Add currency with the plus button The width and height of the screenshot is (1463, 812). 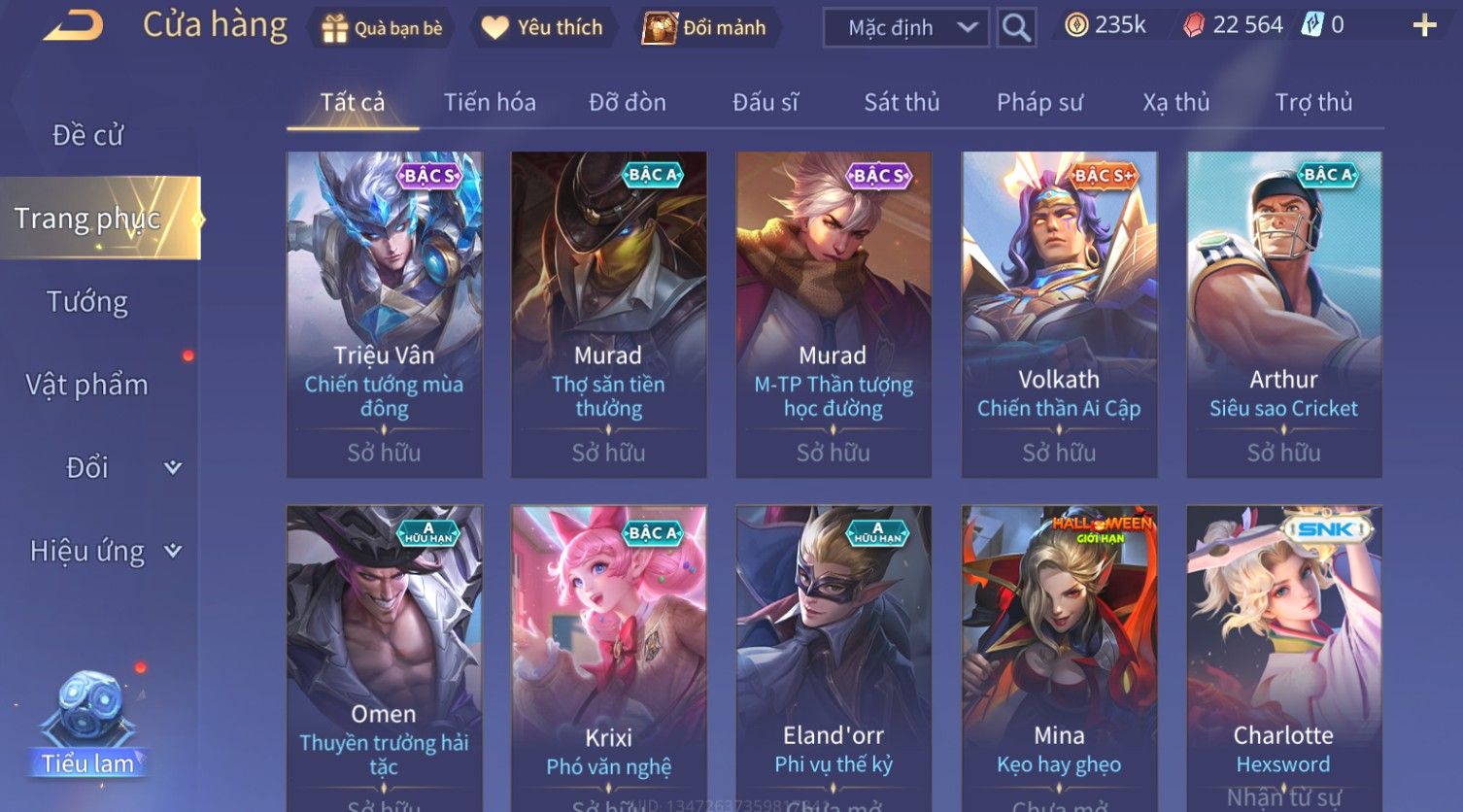pyautogui.click(x=1424, y=26)
